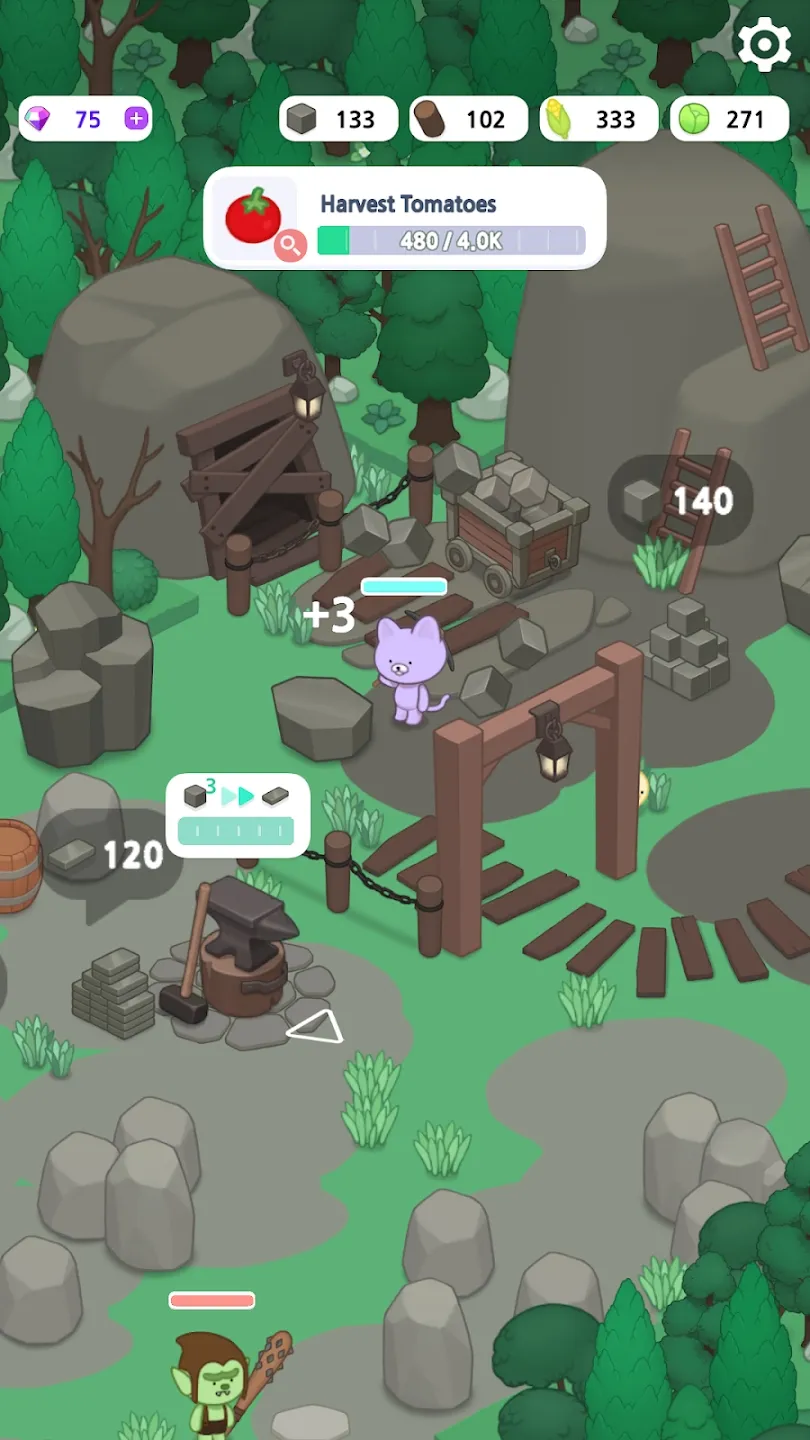Open the settings gear menu
810x1440 pixels.
point(764,44)
